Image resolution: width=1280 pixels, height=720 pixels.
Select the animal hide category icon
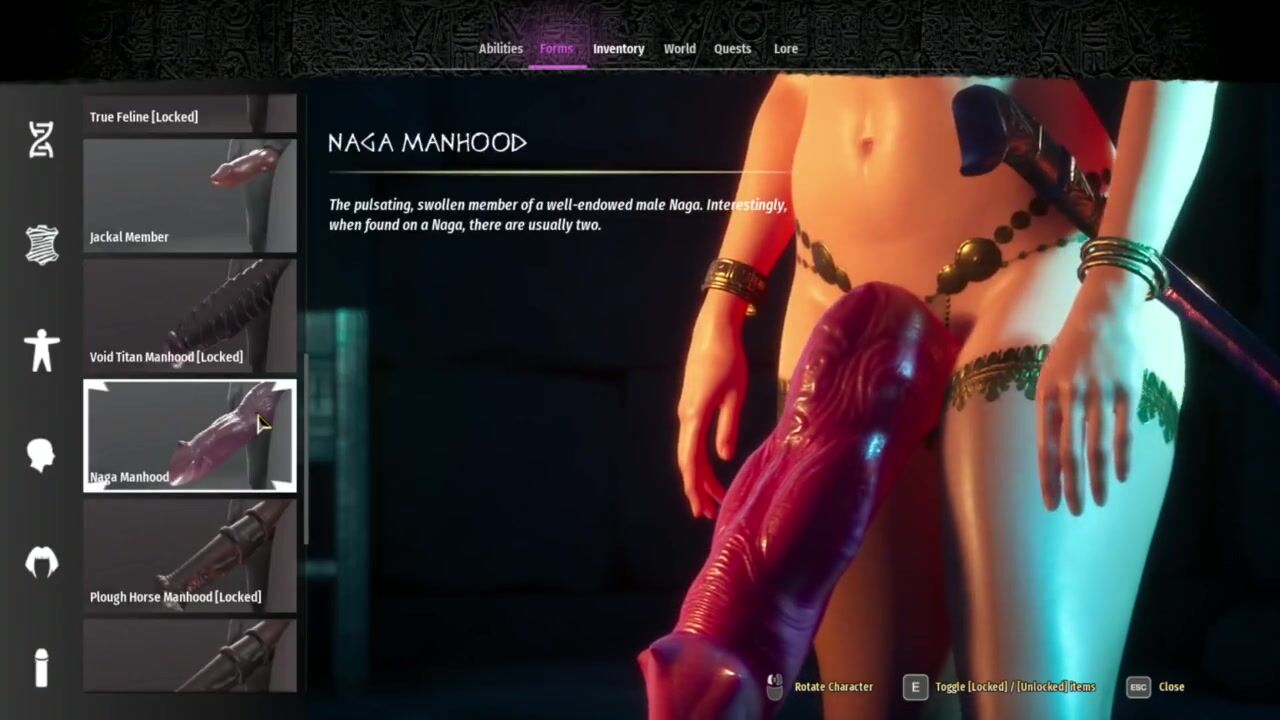click(x=41, y=244)
